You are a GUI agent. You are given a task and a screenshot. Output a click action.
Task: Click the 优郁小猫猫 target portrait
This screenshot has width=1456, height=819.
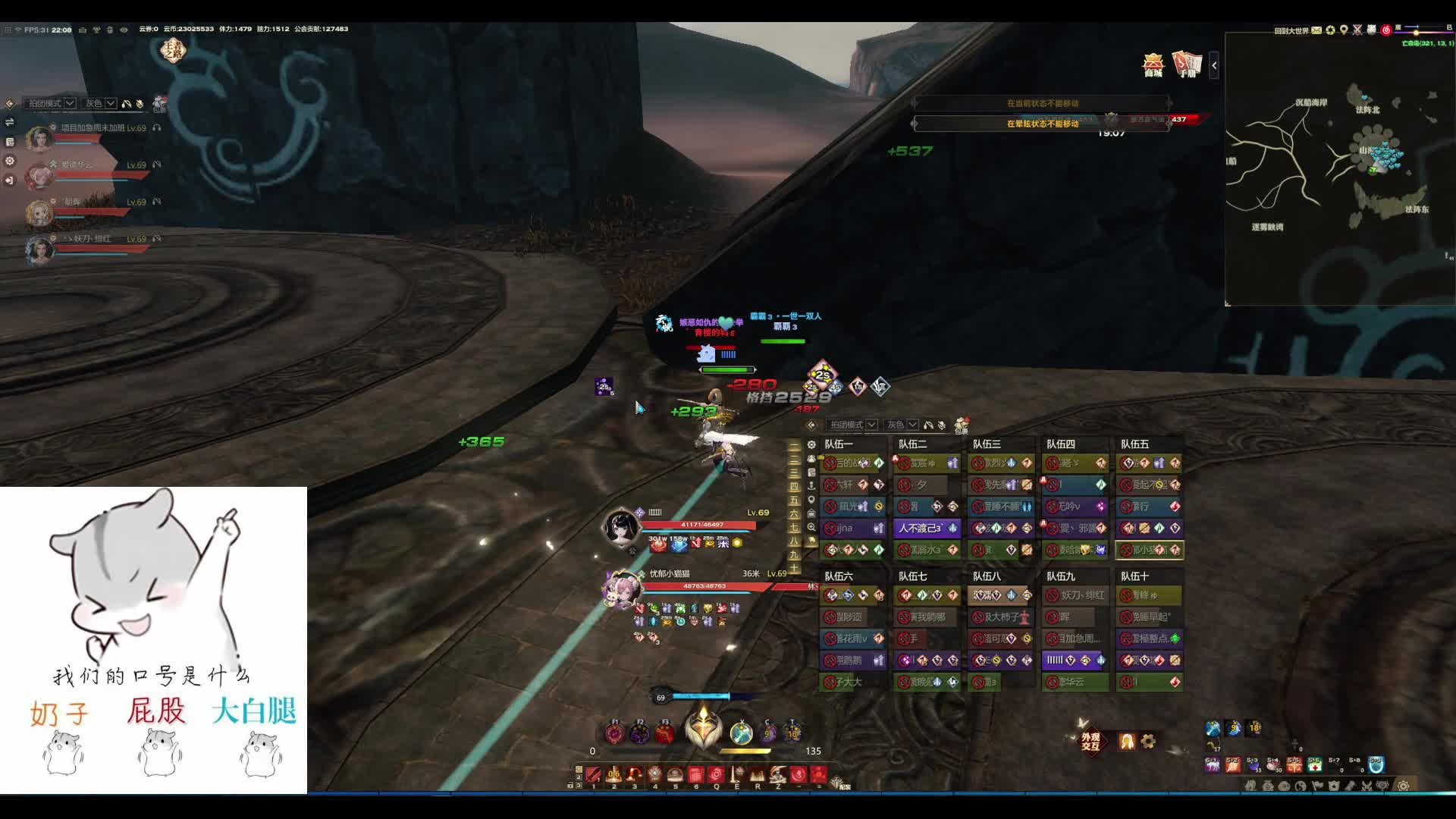[620, 589]
